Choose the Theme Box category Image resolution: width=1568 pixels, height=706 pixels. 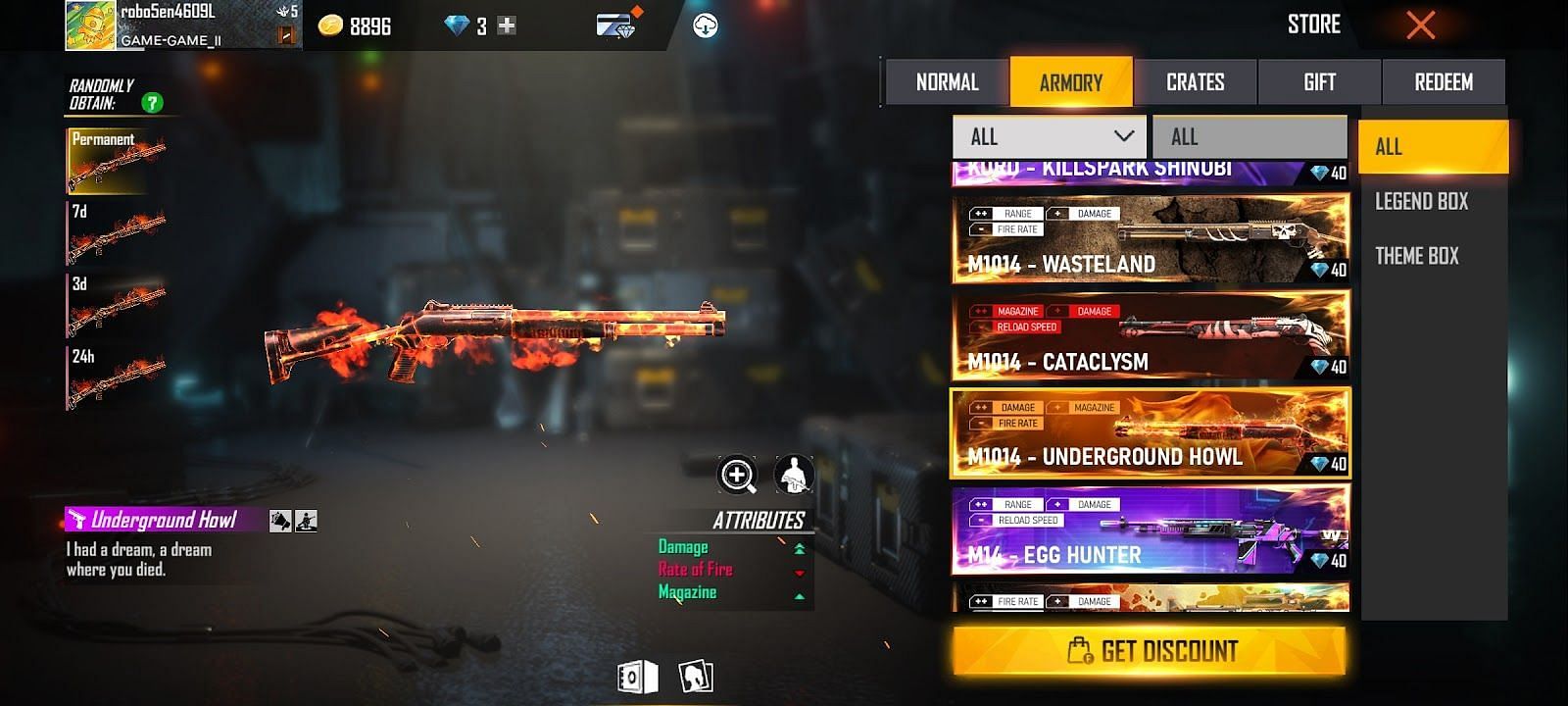tap(1416, 256)
